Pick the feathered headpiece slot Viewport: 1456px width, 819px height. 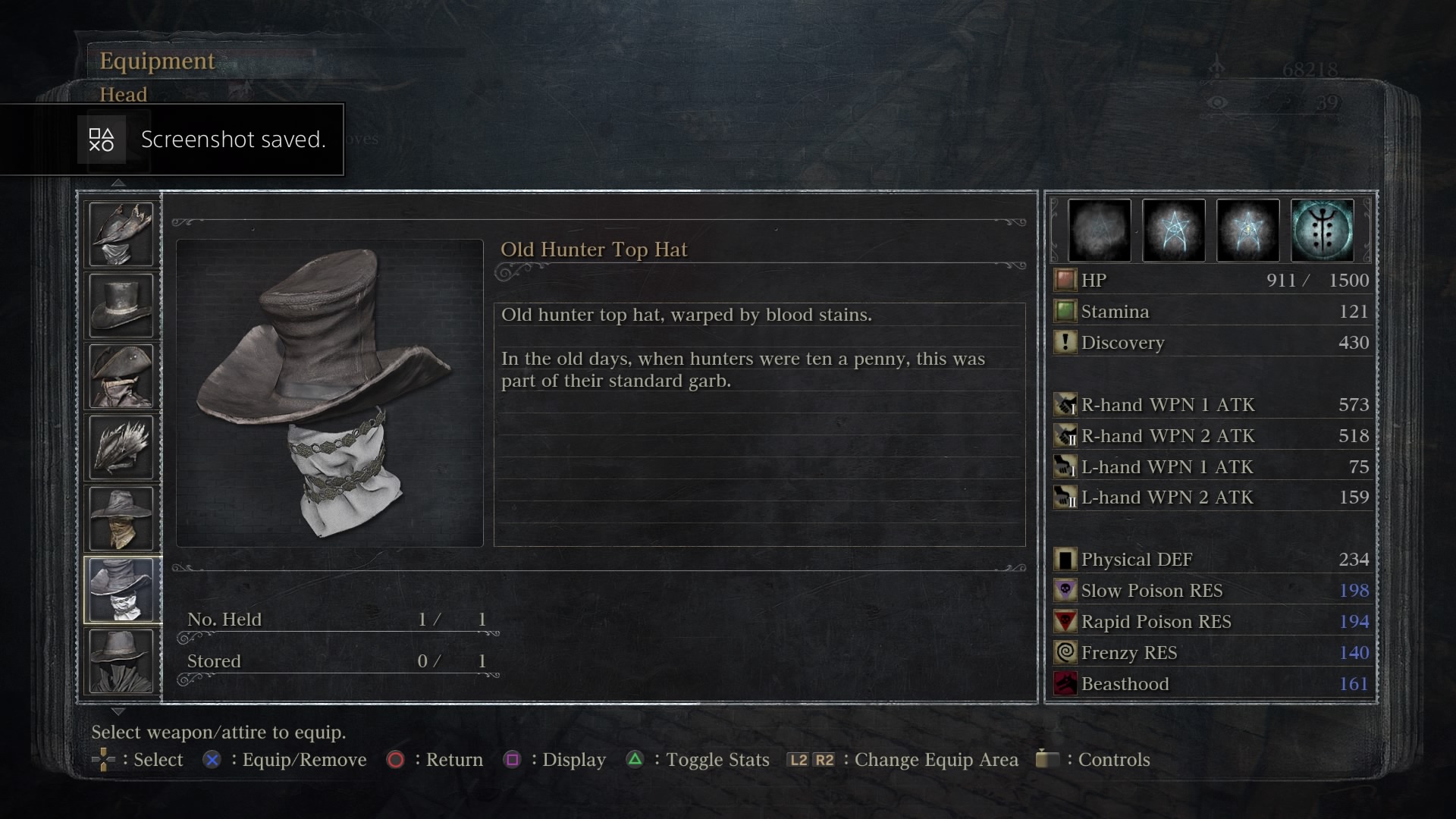(x=121, y=447)
